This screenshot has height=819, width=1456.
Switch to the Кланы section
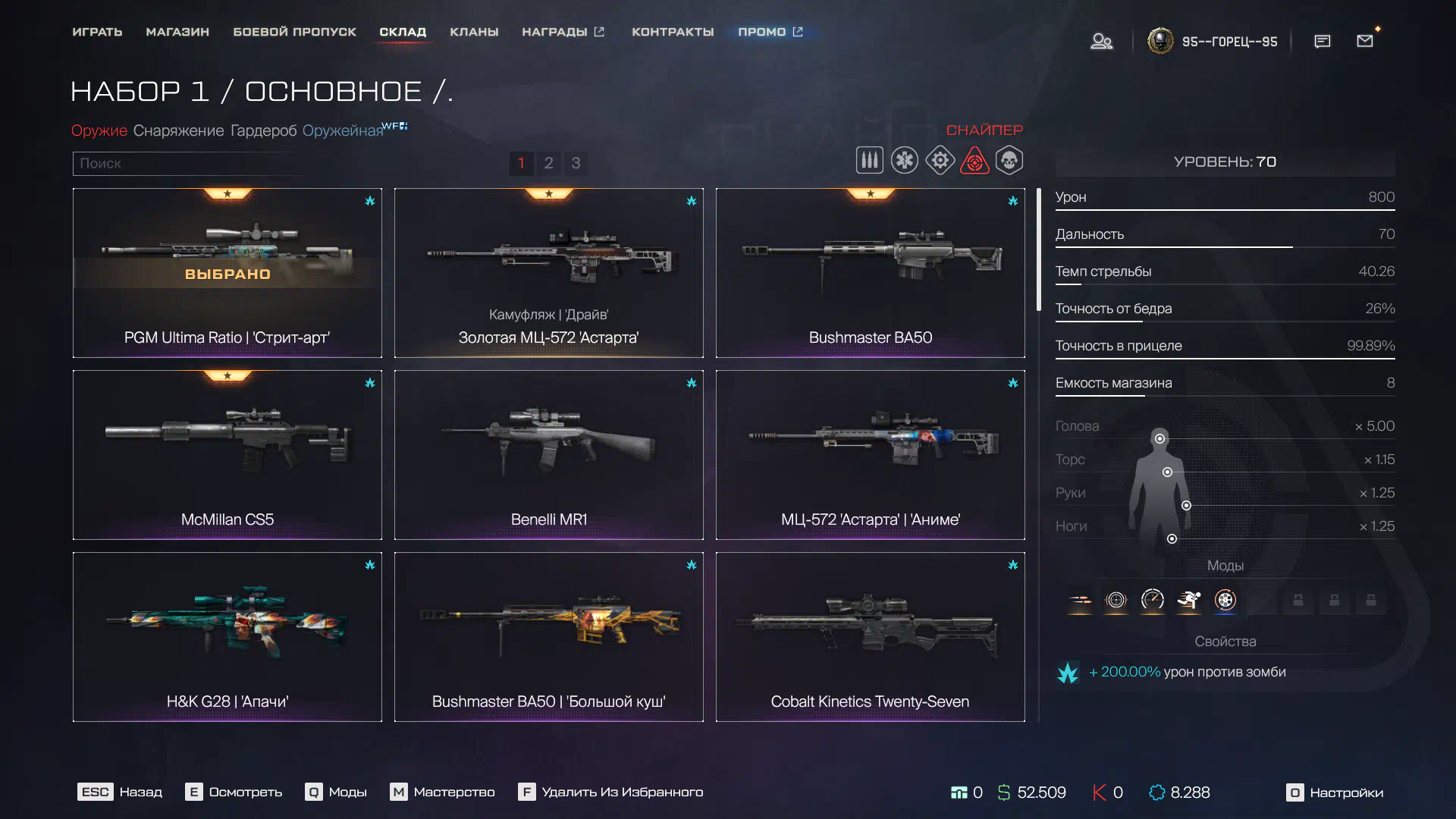point(474,32)
